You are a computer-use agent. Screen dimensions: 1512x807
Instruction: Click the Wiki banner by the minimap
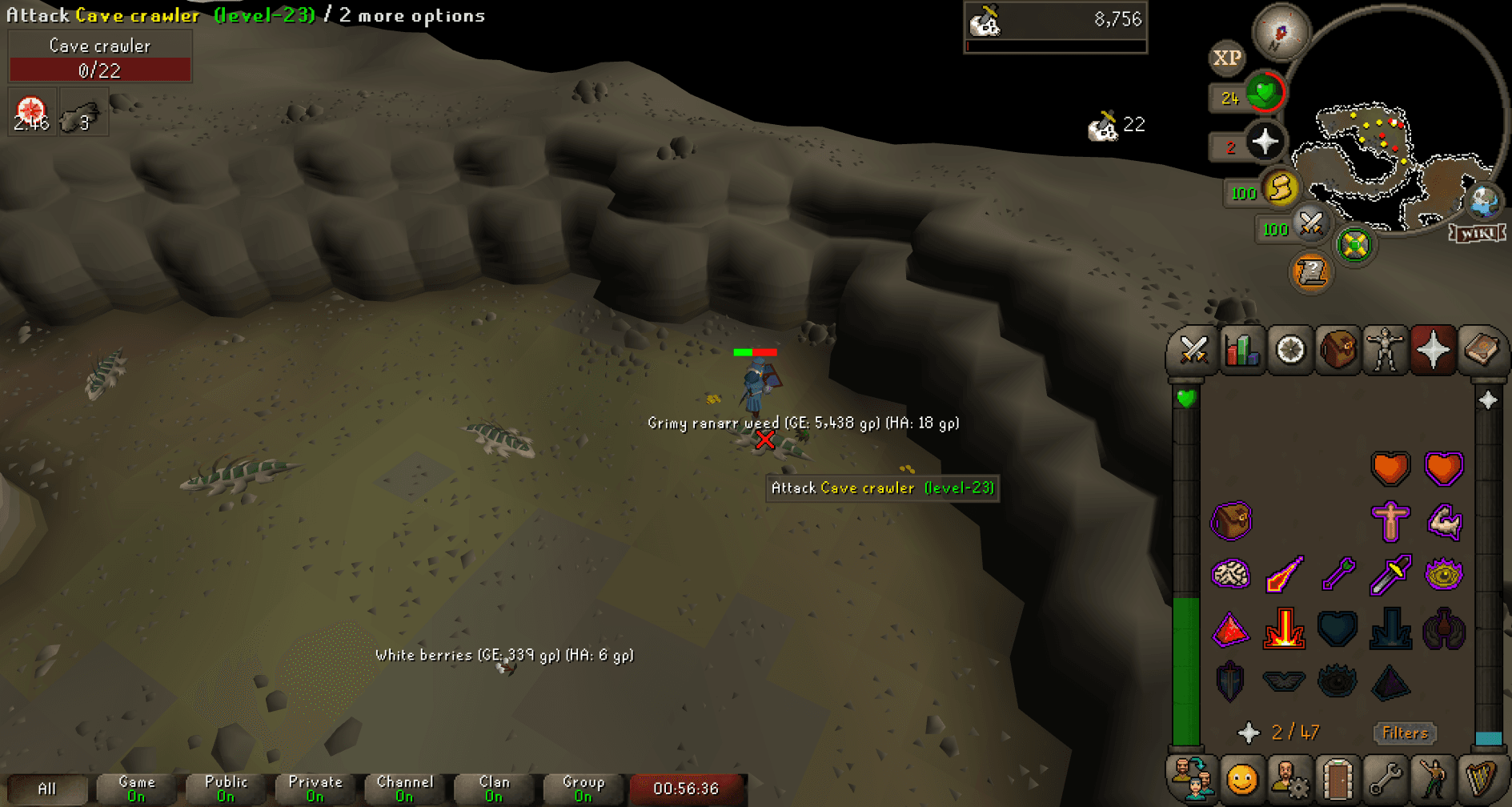coord(1476,233)
